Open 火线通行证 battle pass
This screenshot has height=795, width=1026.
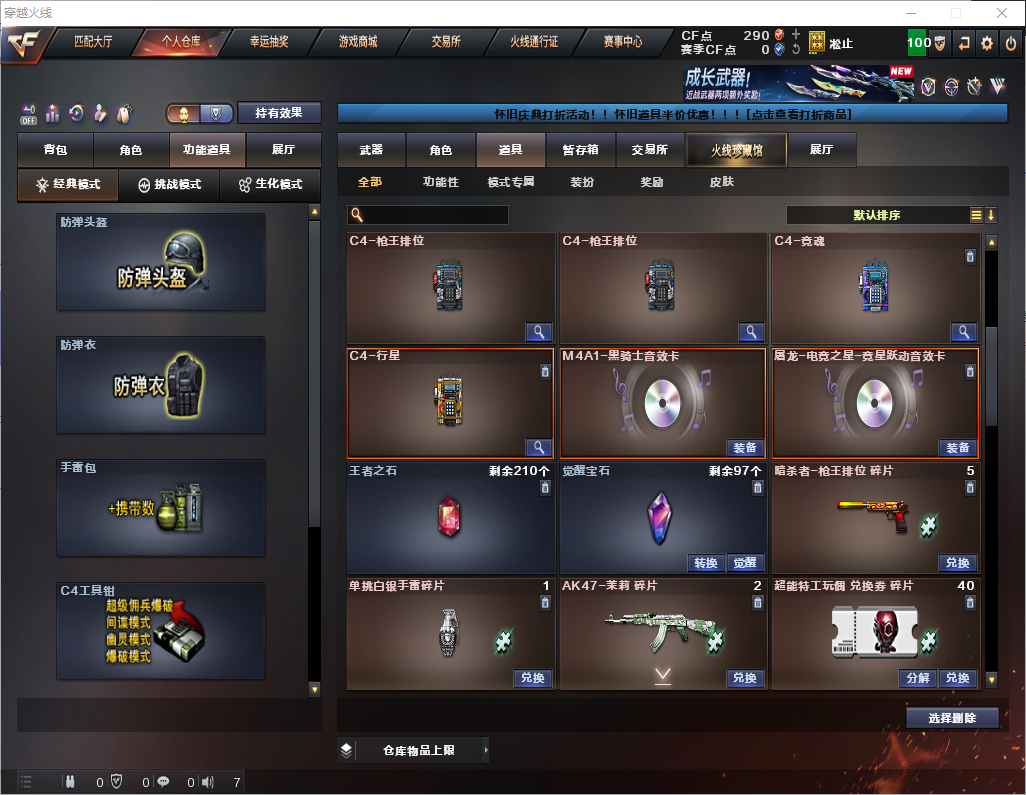pyautogui.click(x=534, y=42)
